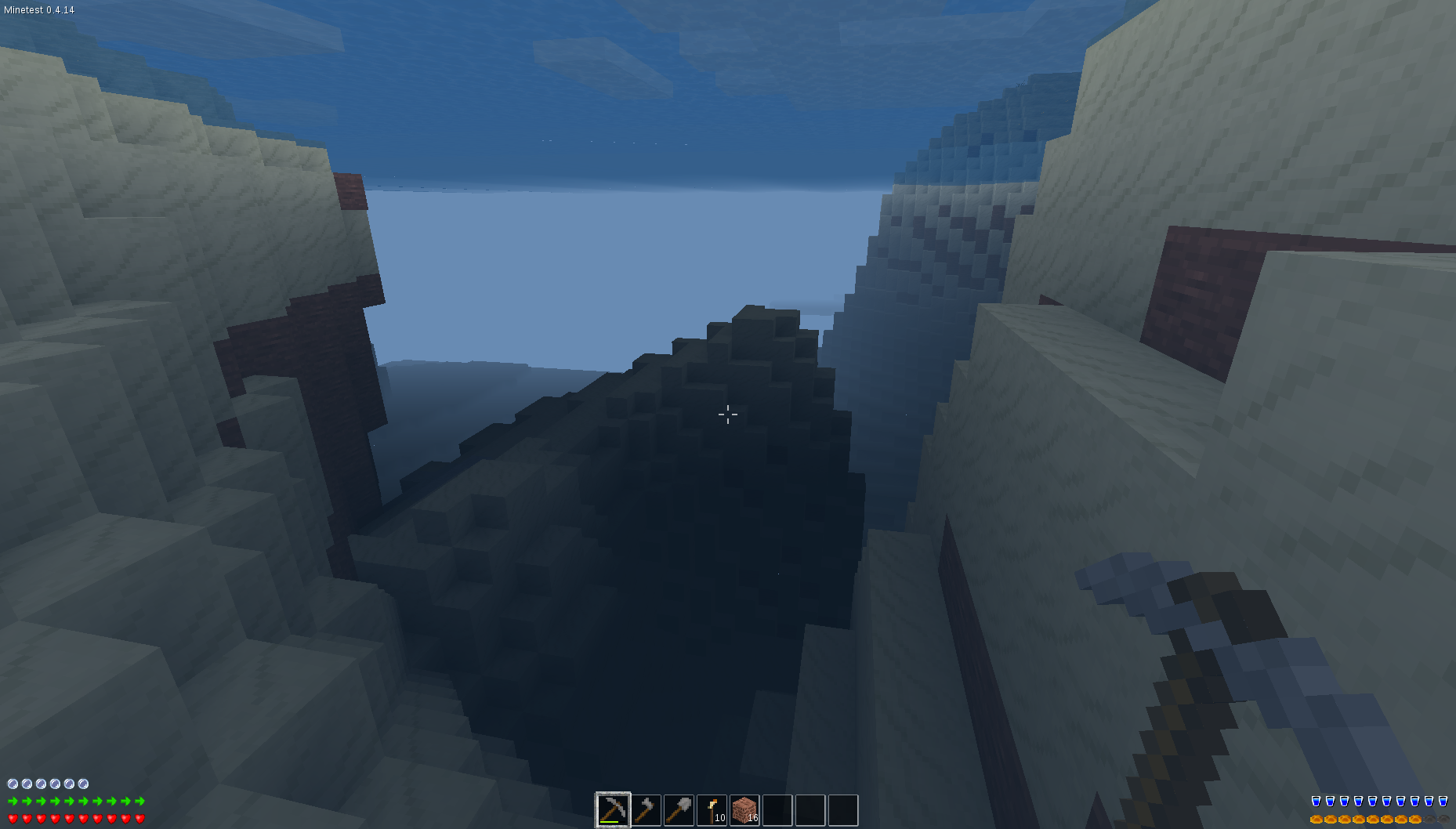Click the rightmost empty hotbar slot
The height and width of the screenshot is (829, 1456).
[x=842, y=809]
